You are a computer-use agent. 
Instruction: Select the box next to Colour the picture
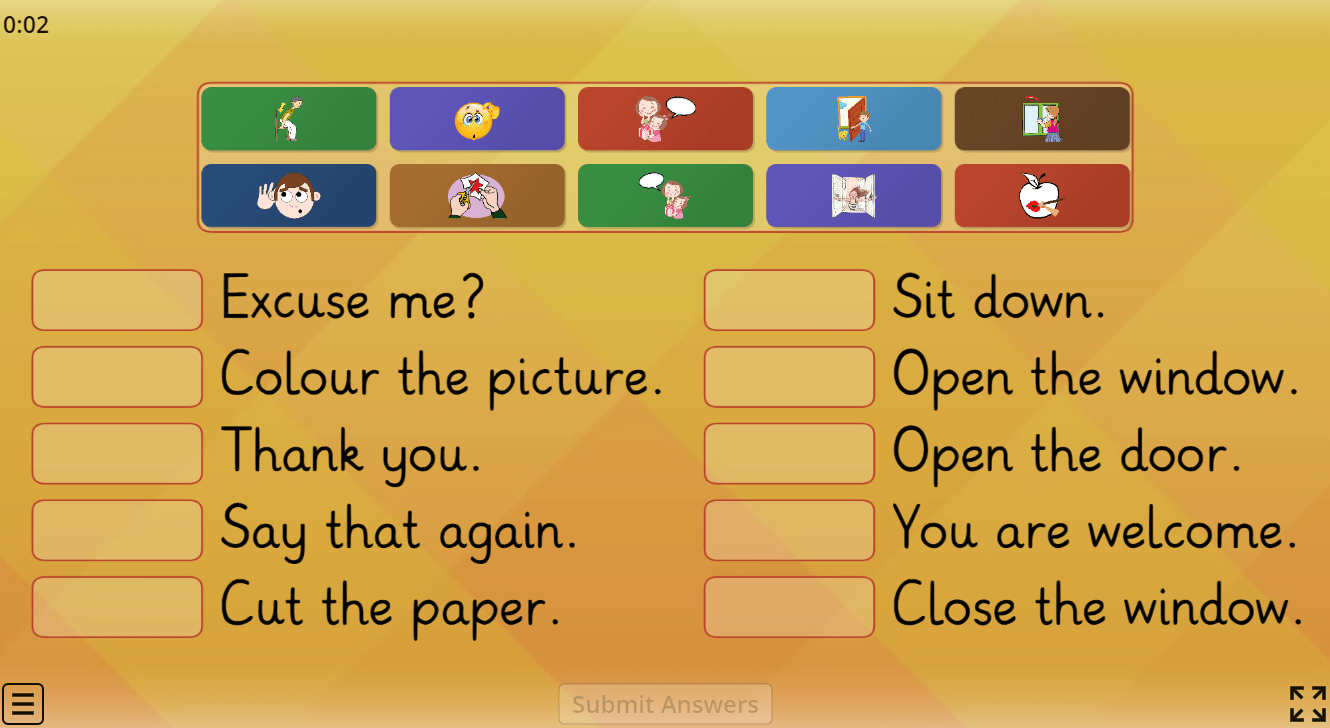[x=116, y=377]
